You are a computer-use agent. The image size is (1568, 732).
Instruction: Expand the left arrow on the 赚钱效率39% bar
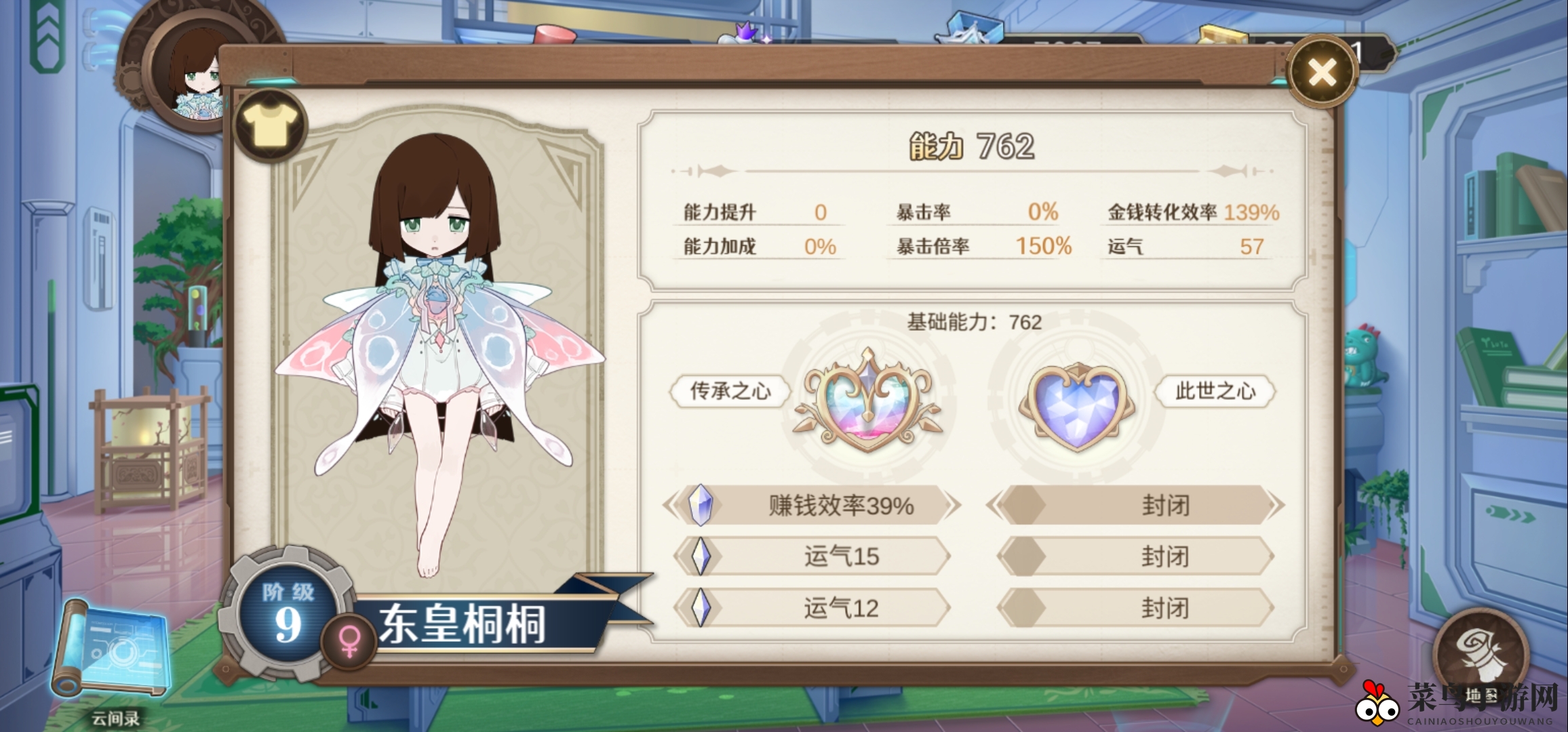[x=671, y=505]
